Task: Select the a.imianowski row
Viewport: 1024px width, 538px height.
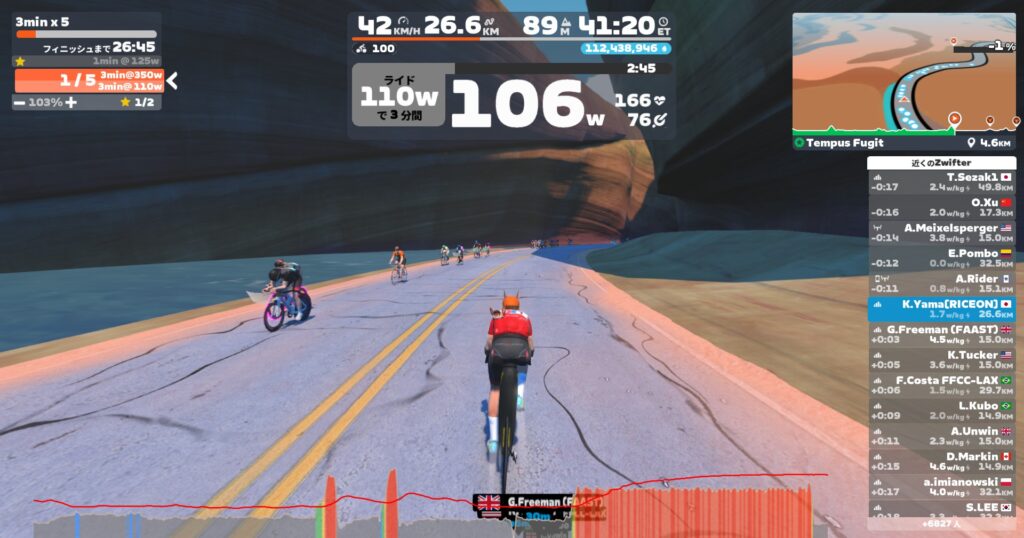Action: pos(941,487)
